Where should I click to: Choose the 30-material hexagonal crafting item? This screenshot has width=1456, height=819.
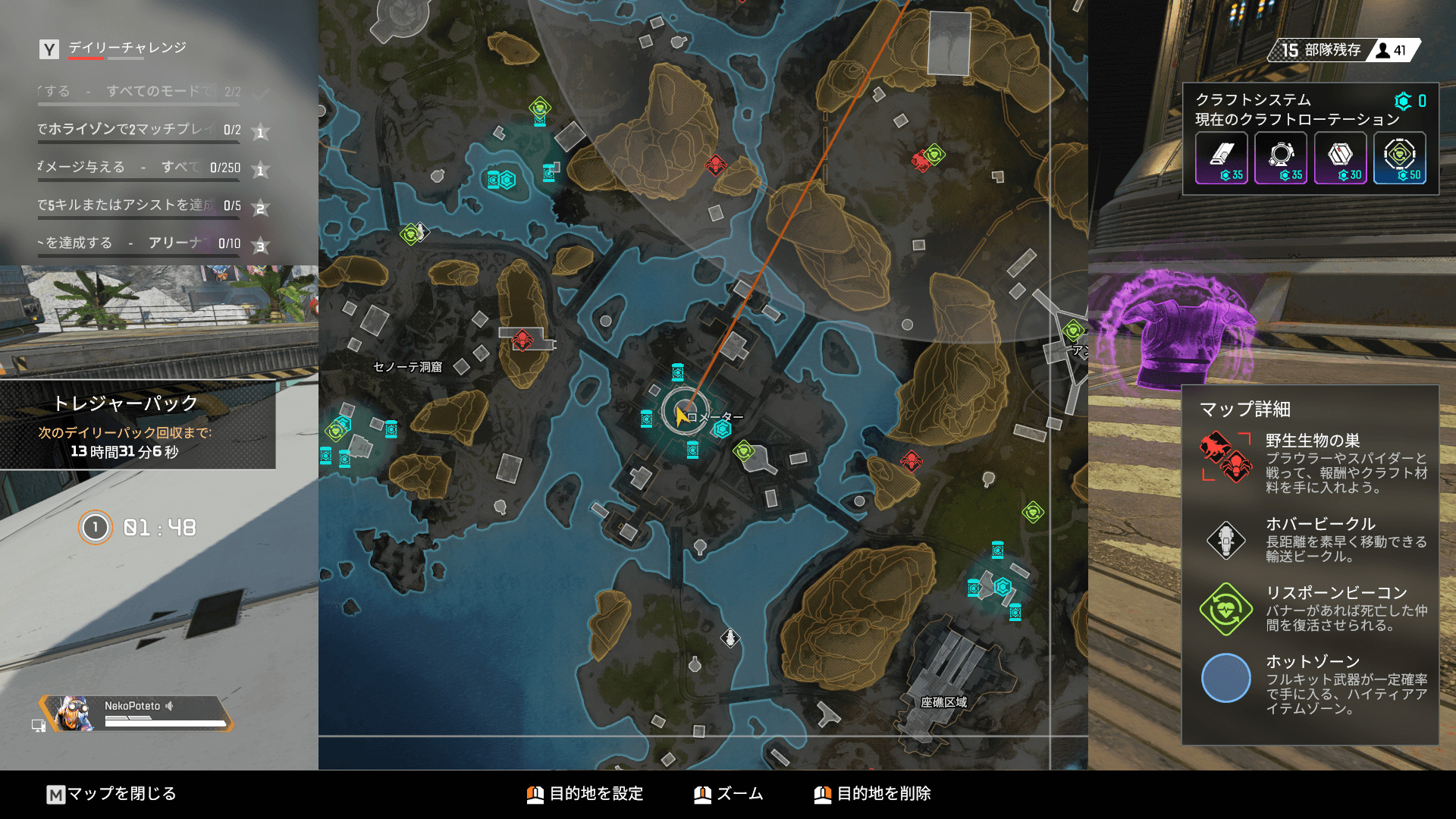1340,158
